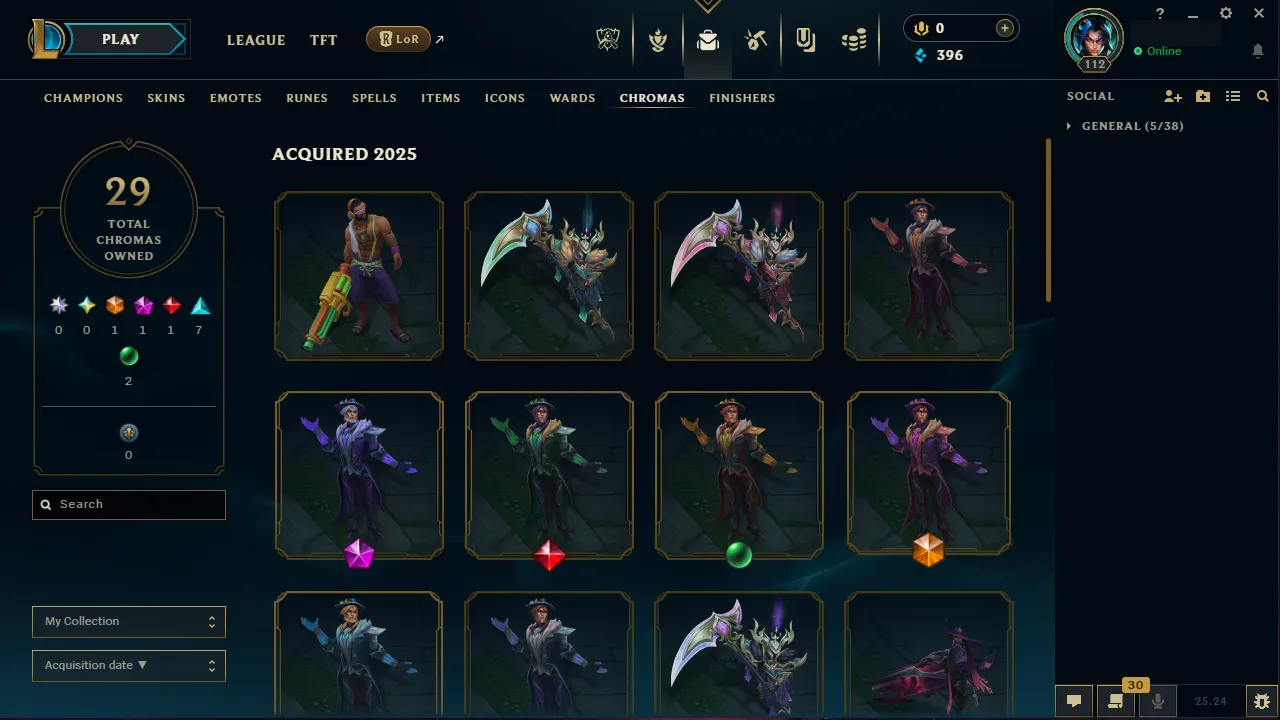Click the Graves chroma thumbnail
Viewport: 1280px width, 720px height.
358,274
